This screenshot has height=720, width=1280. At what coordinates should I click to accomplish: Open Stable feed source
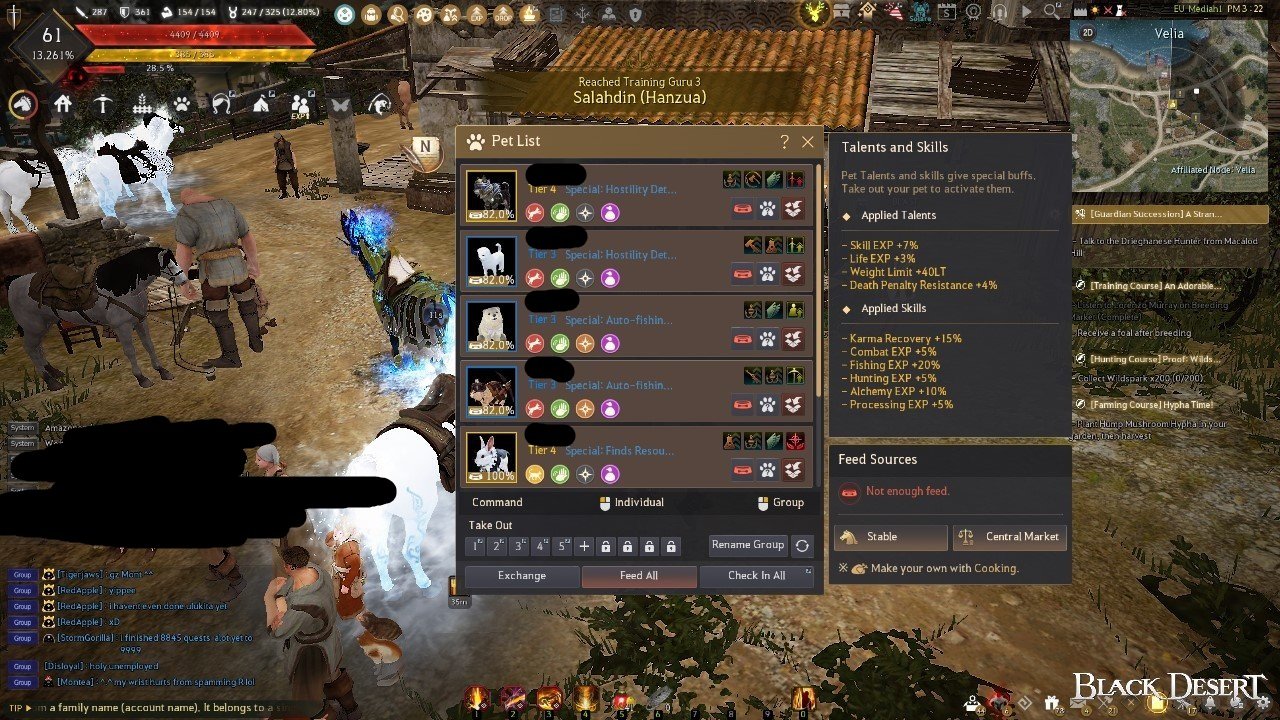coord(890,537)
